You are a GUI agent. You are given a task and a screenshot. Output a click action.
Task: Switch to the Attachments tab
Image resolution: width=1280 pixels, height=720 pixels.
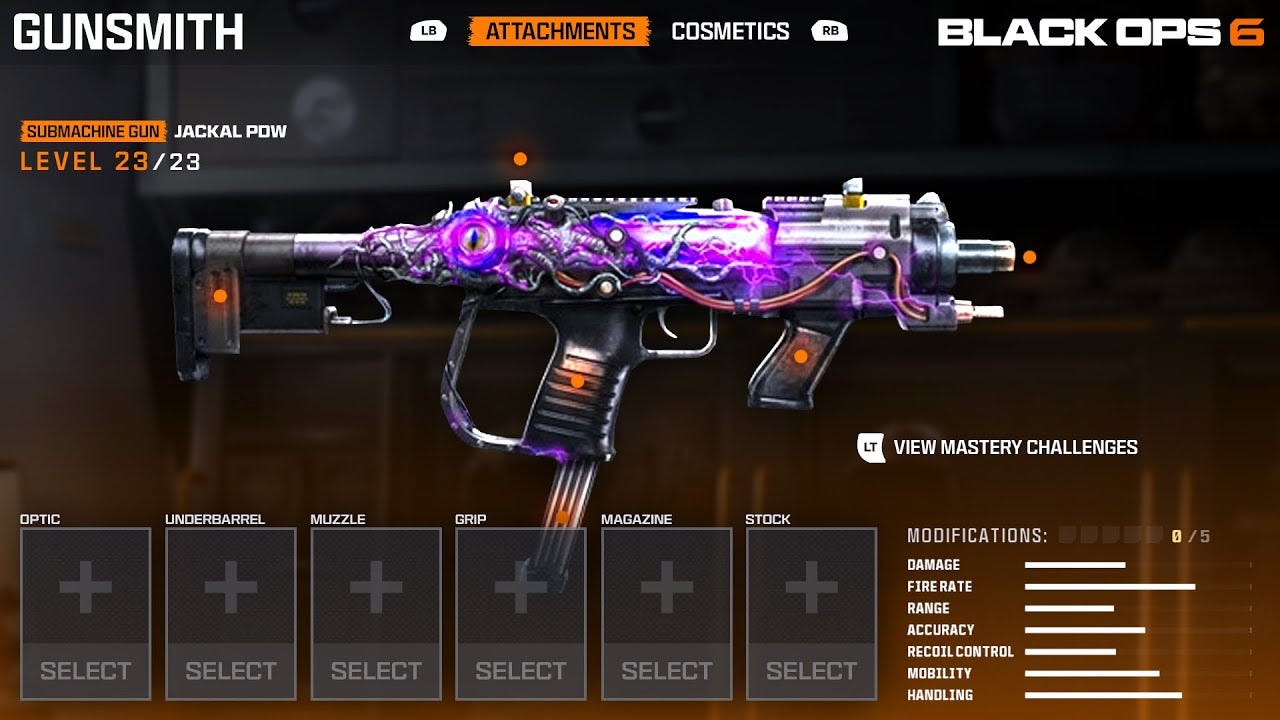[559, 31]
